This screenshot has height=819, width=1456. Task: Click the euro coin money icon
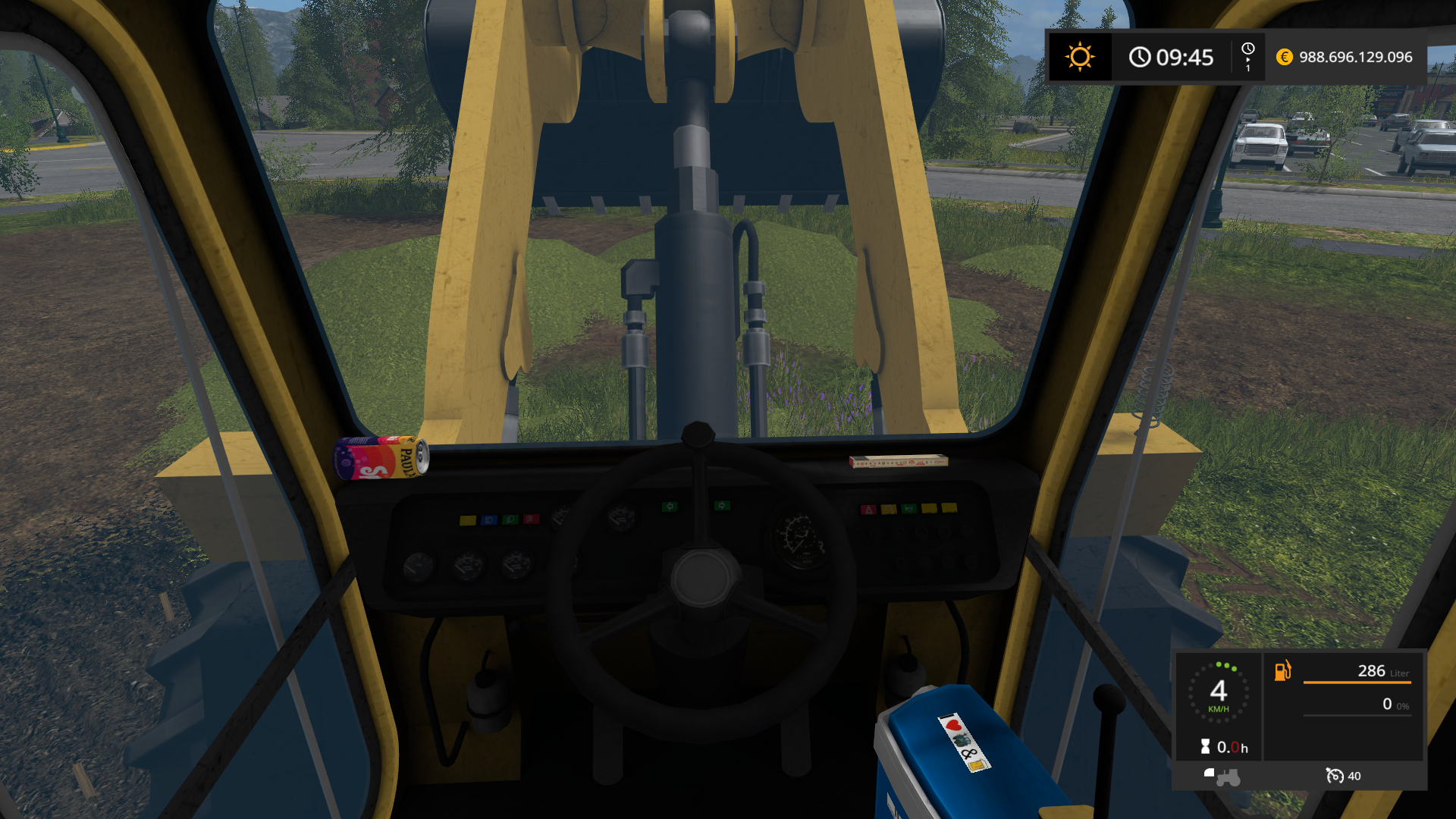(1284, 57)
